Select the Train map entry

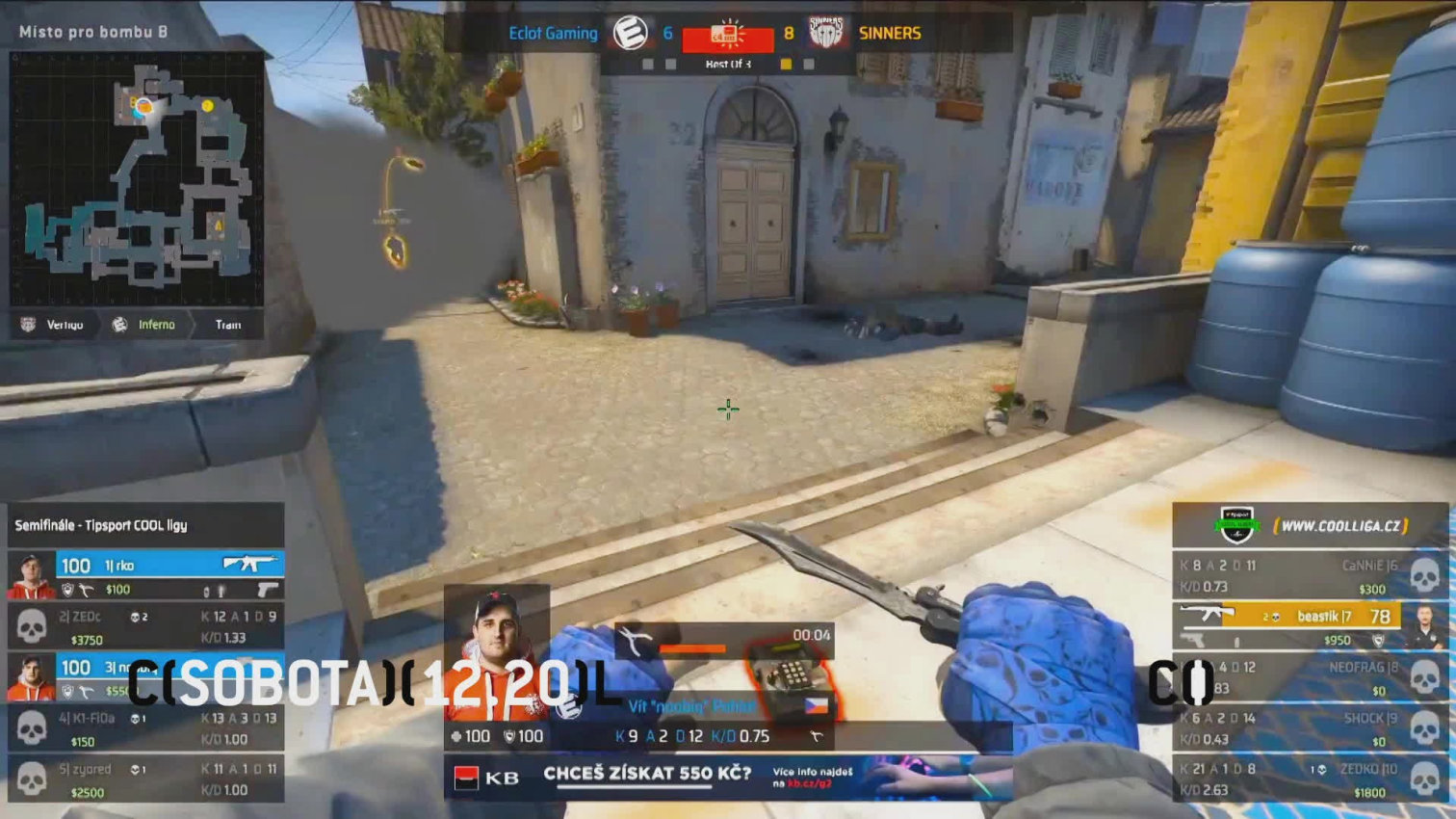tap(227, 325)
